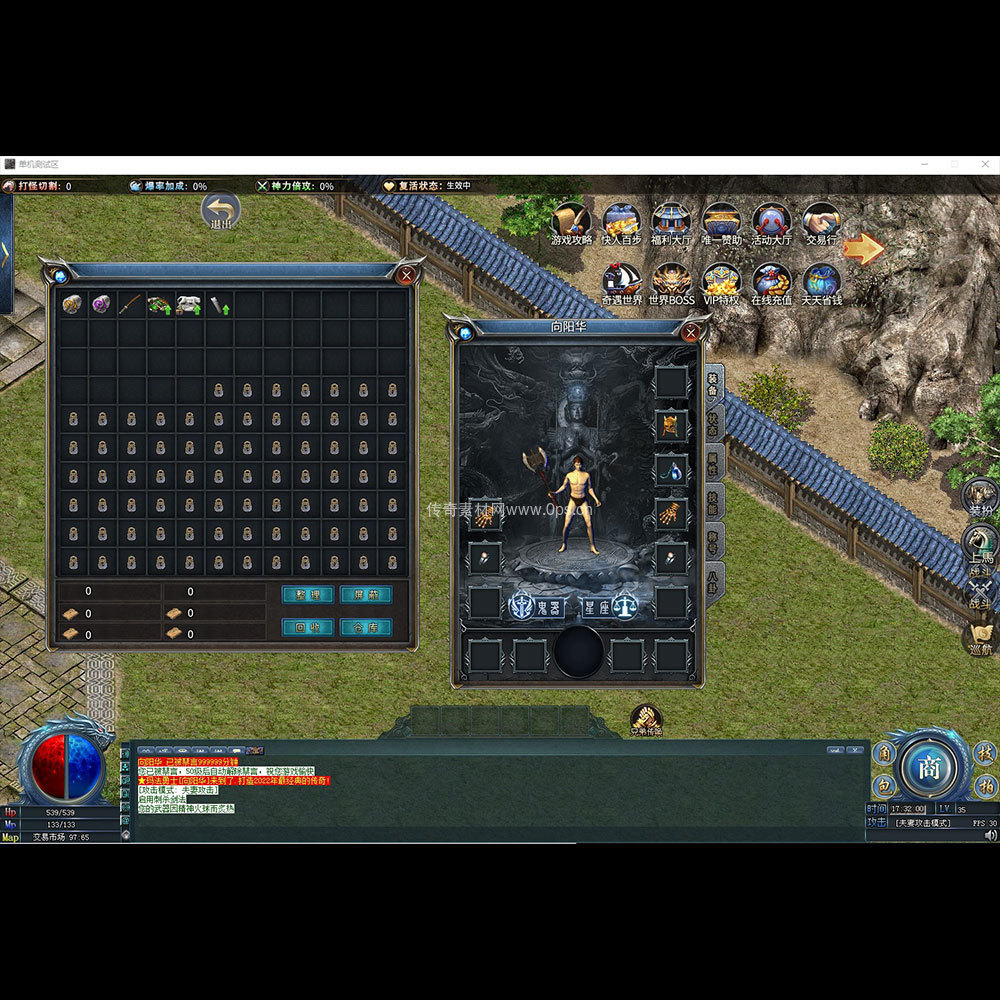This screenshot has height=1000, width=1000.
Task: Open the 世界BOSS icon
Action: (x=671, y=283)
